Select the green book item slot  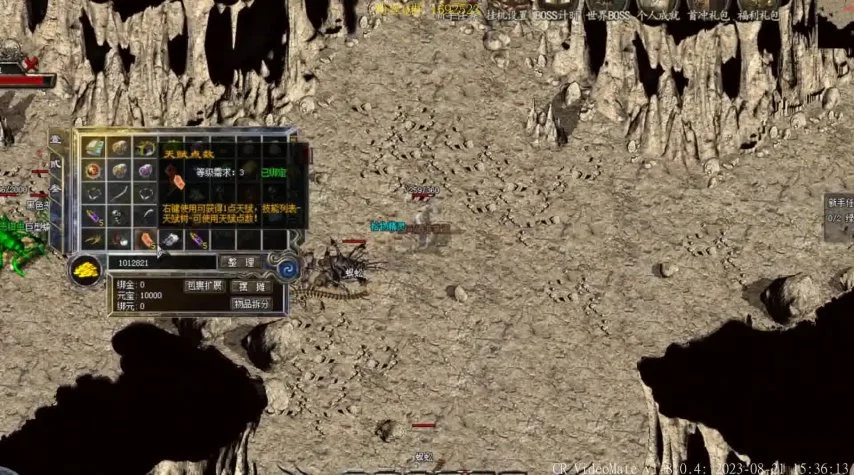[x=94, y=147]
